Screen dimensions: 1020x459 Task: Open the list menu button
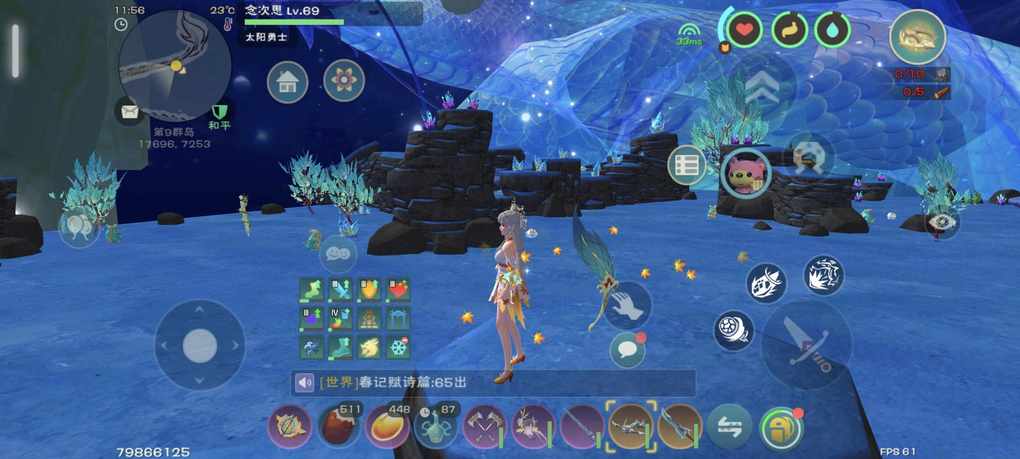click(687, 166)
